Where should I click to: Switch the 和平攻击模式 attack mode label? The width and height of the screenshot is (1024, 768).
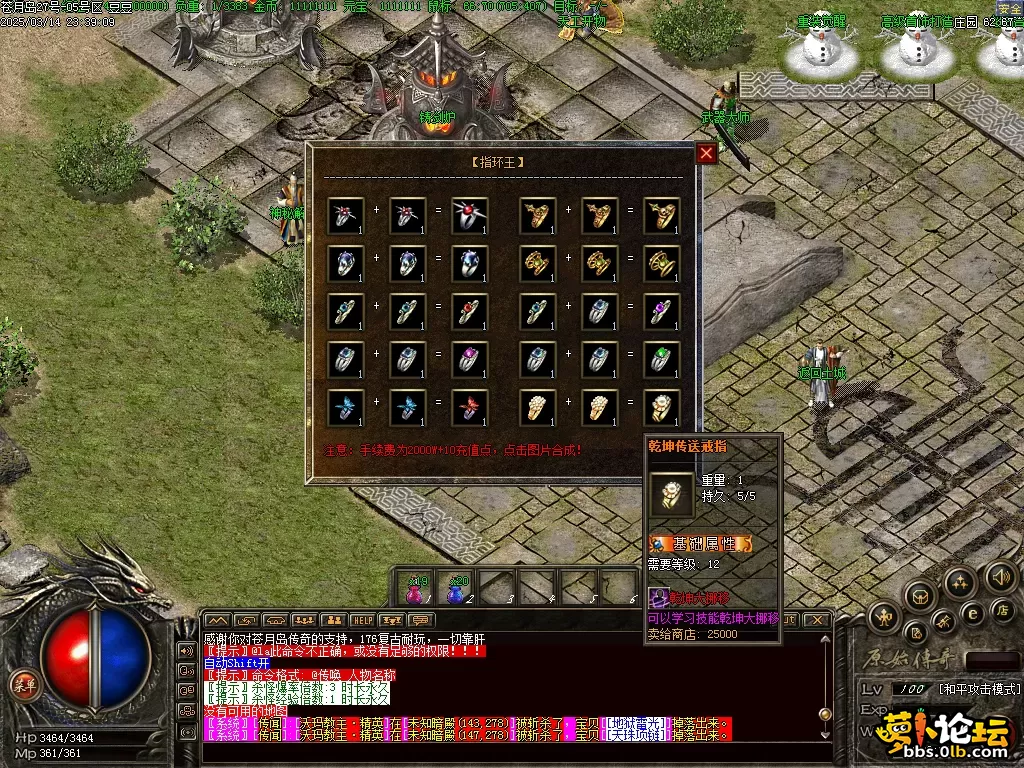[x=979, y=689]
